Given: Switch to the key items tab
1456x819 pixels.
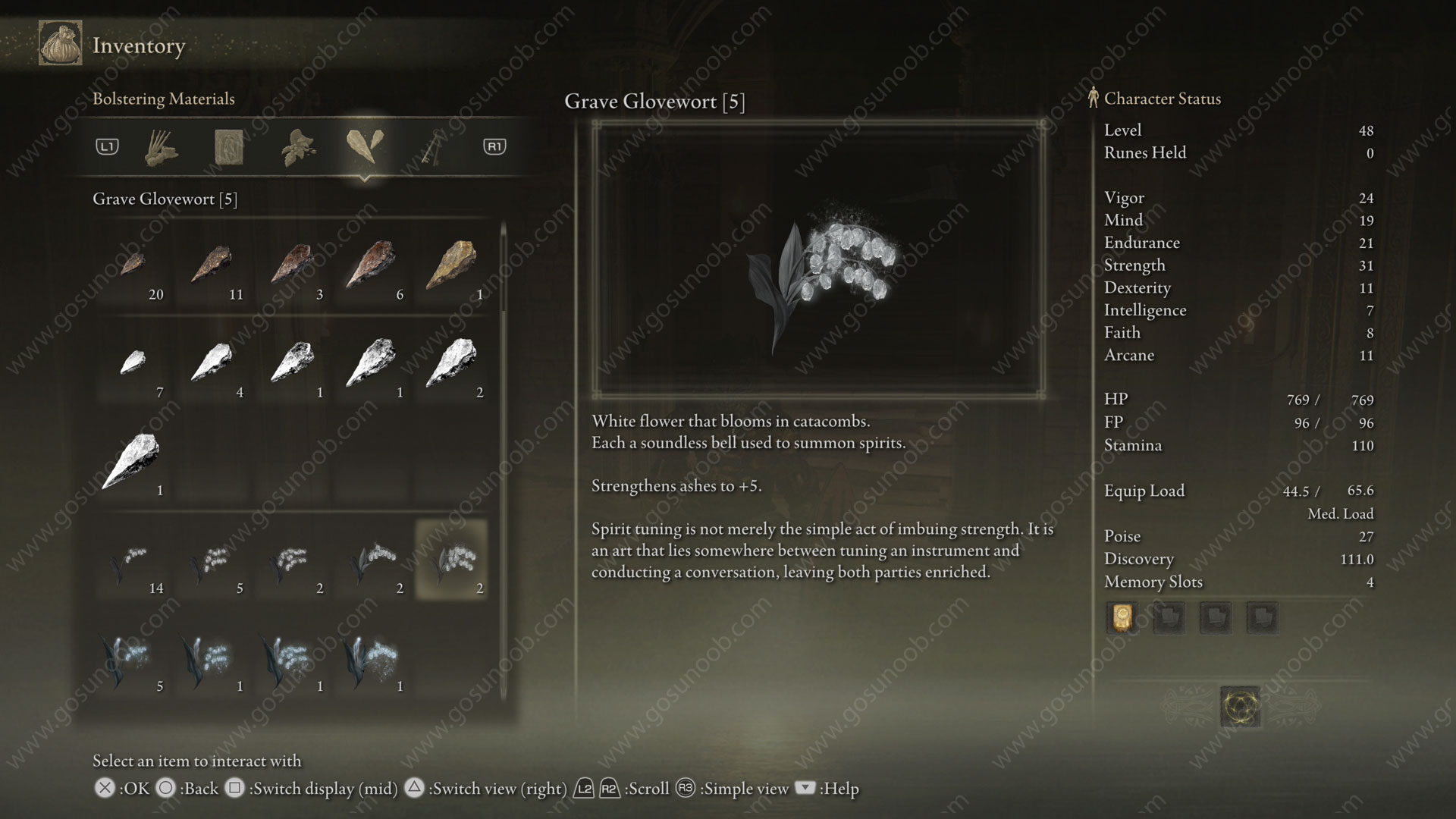Looking at the screenshot, I should [x=433, y=146].
